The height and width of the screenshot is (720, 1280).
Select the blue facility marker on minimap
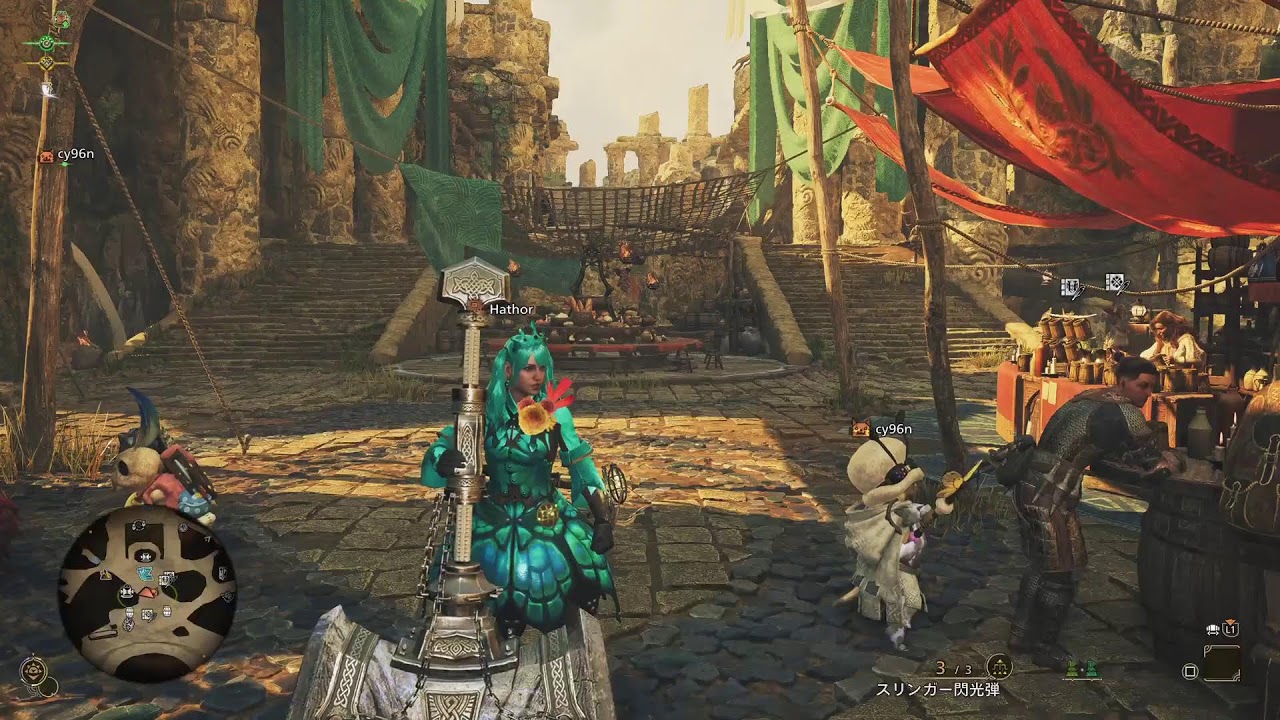[146, 573]
